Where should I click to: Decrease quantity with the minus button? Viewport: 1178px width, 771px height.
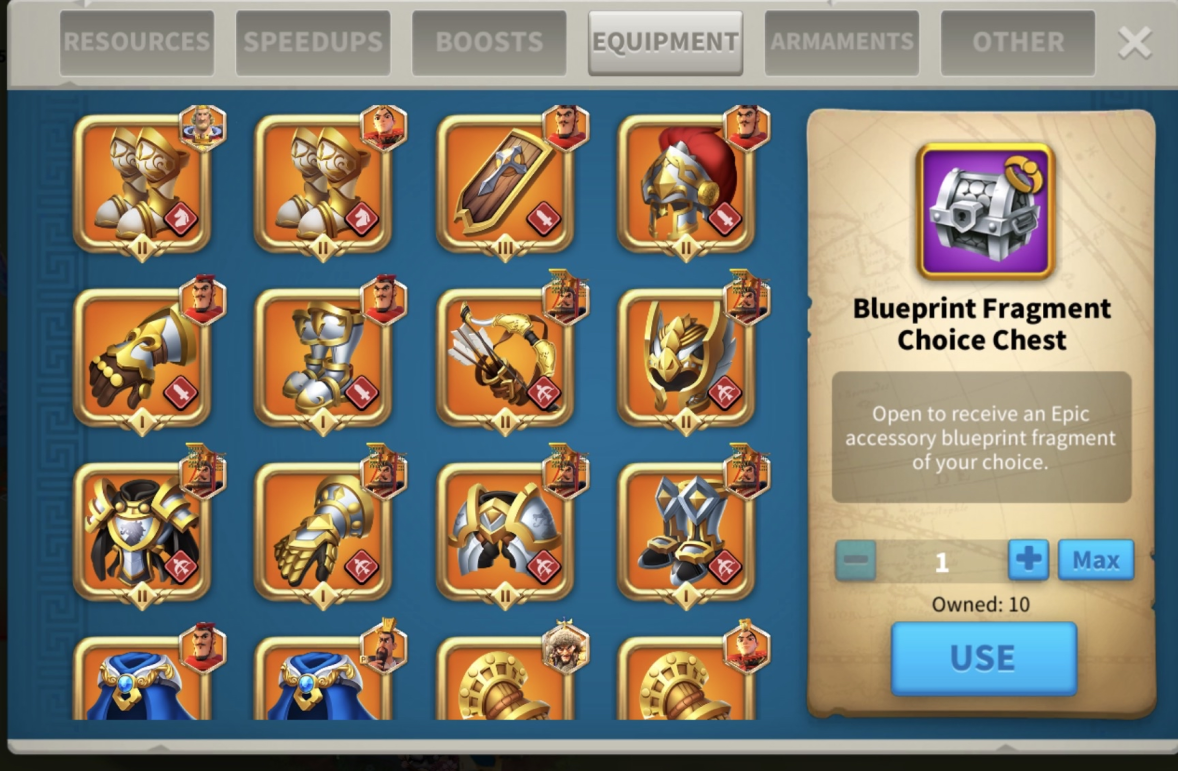856,560
